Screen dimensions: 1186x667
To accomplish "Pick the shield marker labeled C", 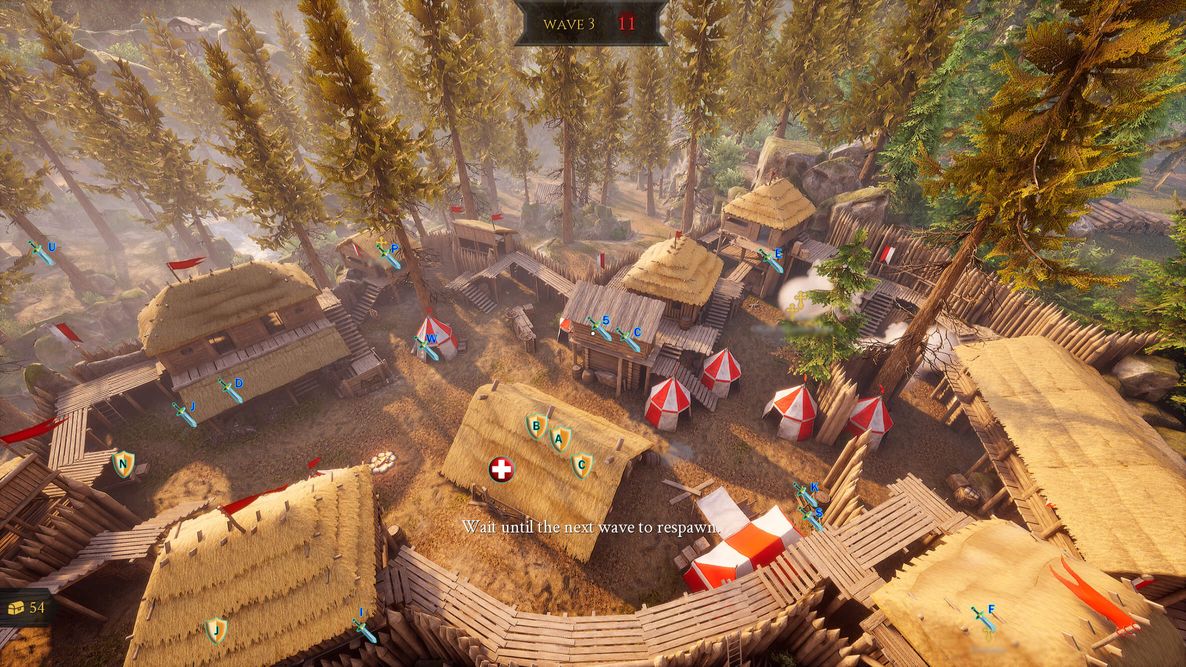I will tap(581, 464).
